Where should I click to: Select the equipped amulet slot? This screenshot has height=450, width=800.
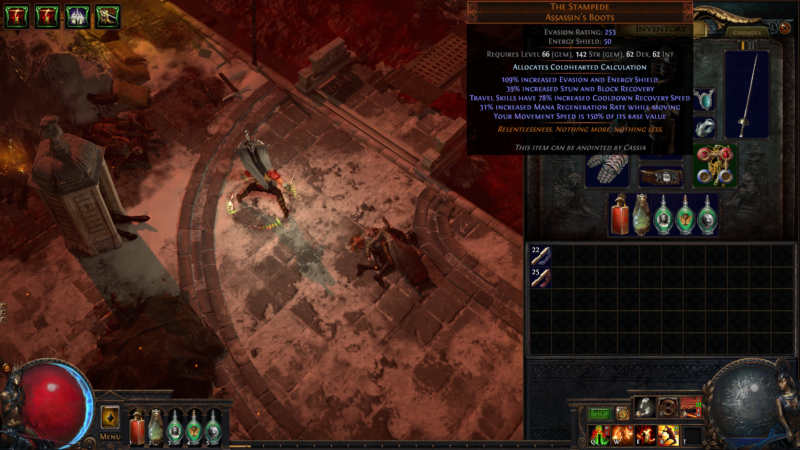(x=707, y=100)
